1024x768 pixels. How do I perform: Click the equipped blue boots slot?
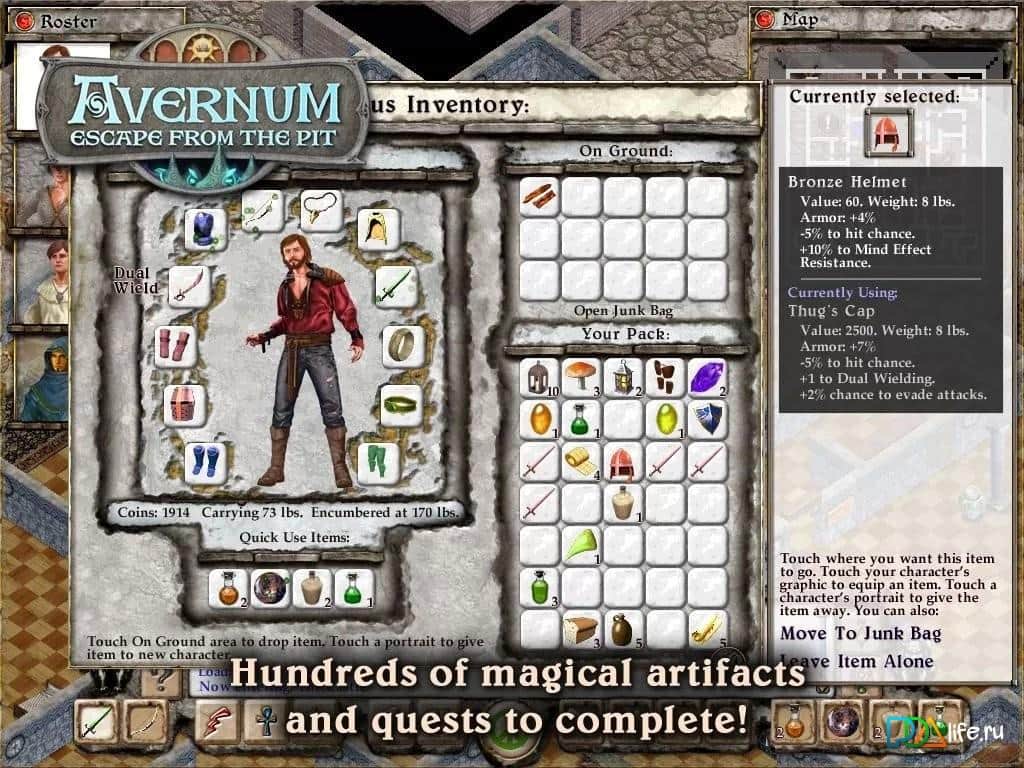click(x=206, y=462)
